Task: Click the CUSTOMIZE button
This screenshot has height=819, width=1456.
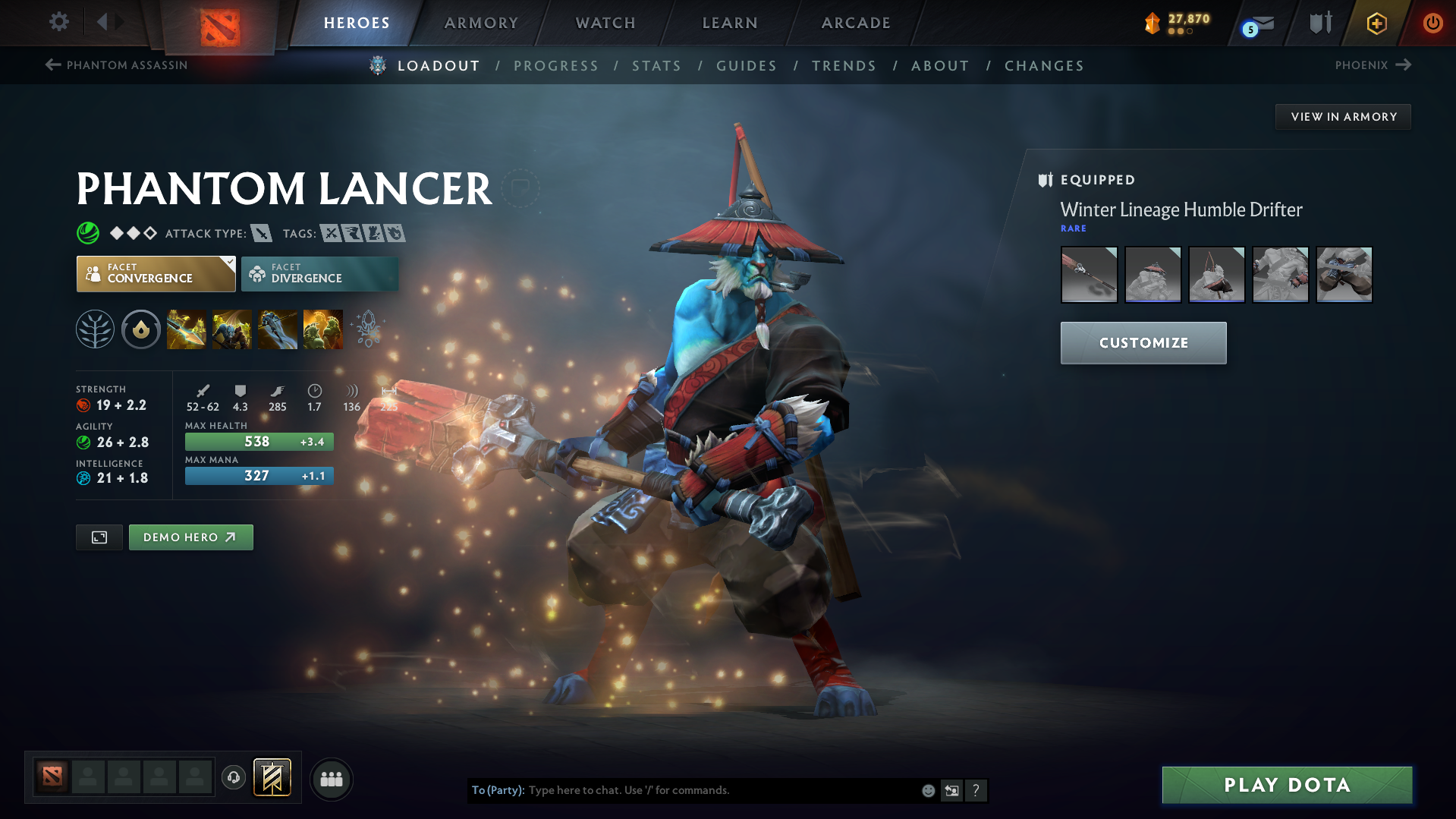Action: pos(1143,342)
